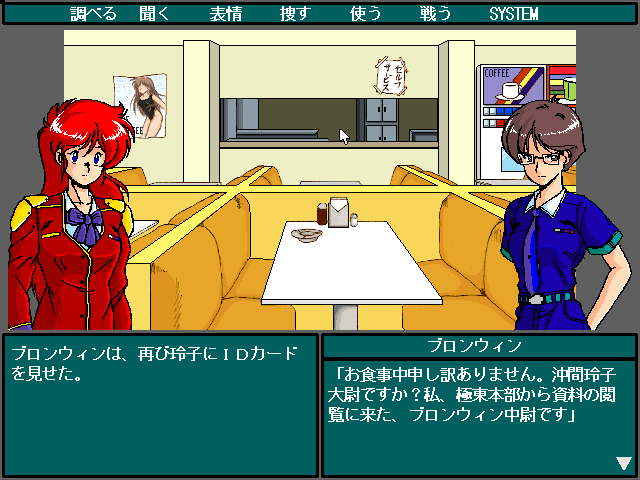Select the 調べる (examine) command
The width and height of the screenshot is (640, 480).
pyautogui.click(x=94, y=14)
